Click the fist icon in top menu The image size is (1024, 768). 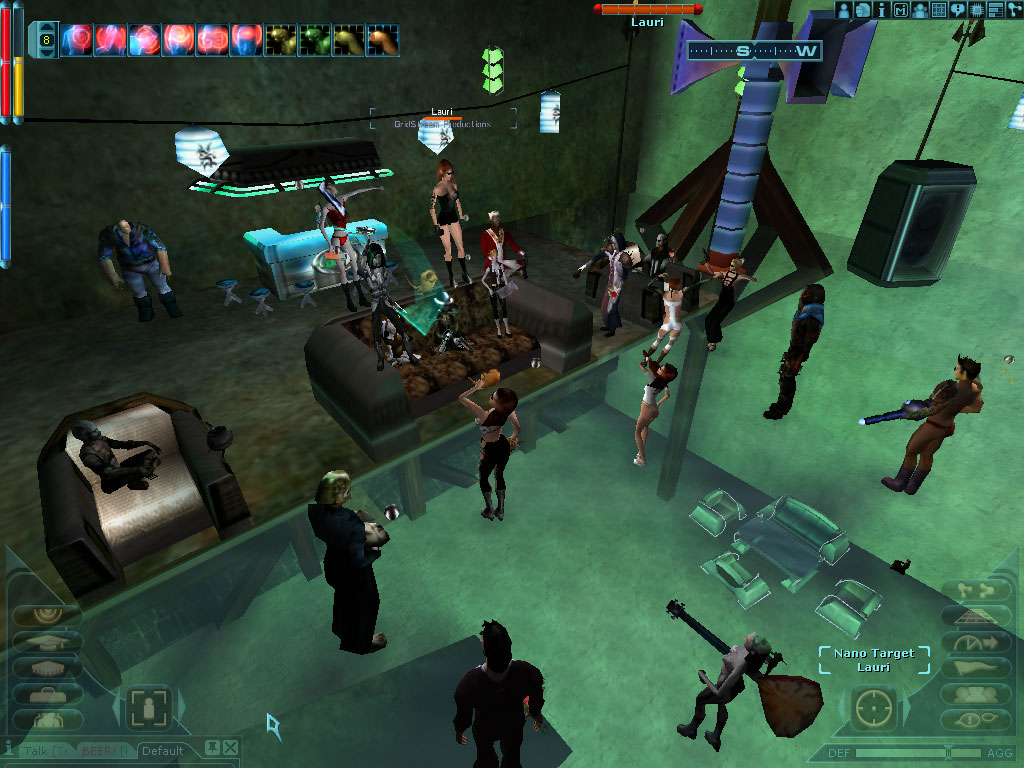pos(863,9)
